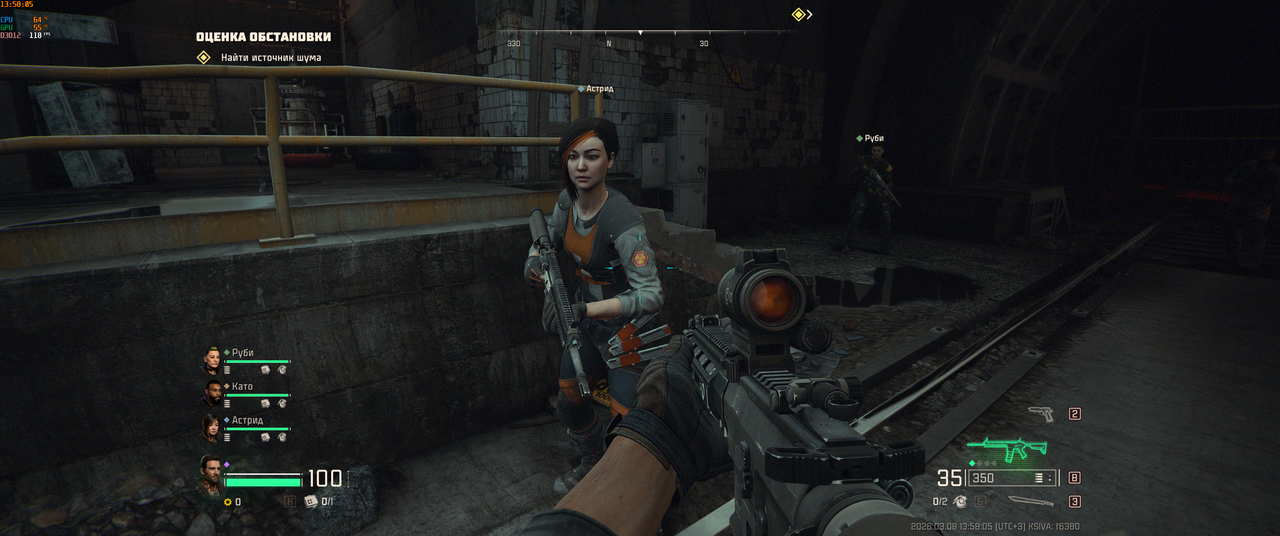Click the yellow objective marker above the compass
Screen dimensions: 1280x536
coord(799,15)
